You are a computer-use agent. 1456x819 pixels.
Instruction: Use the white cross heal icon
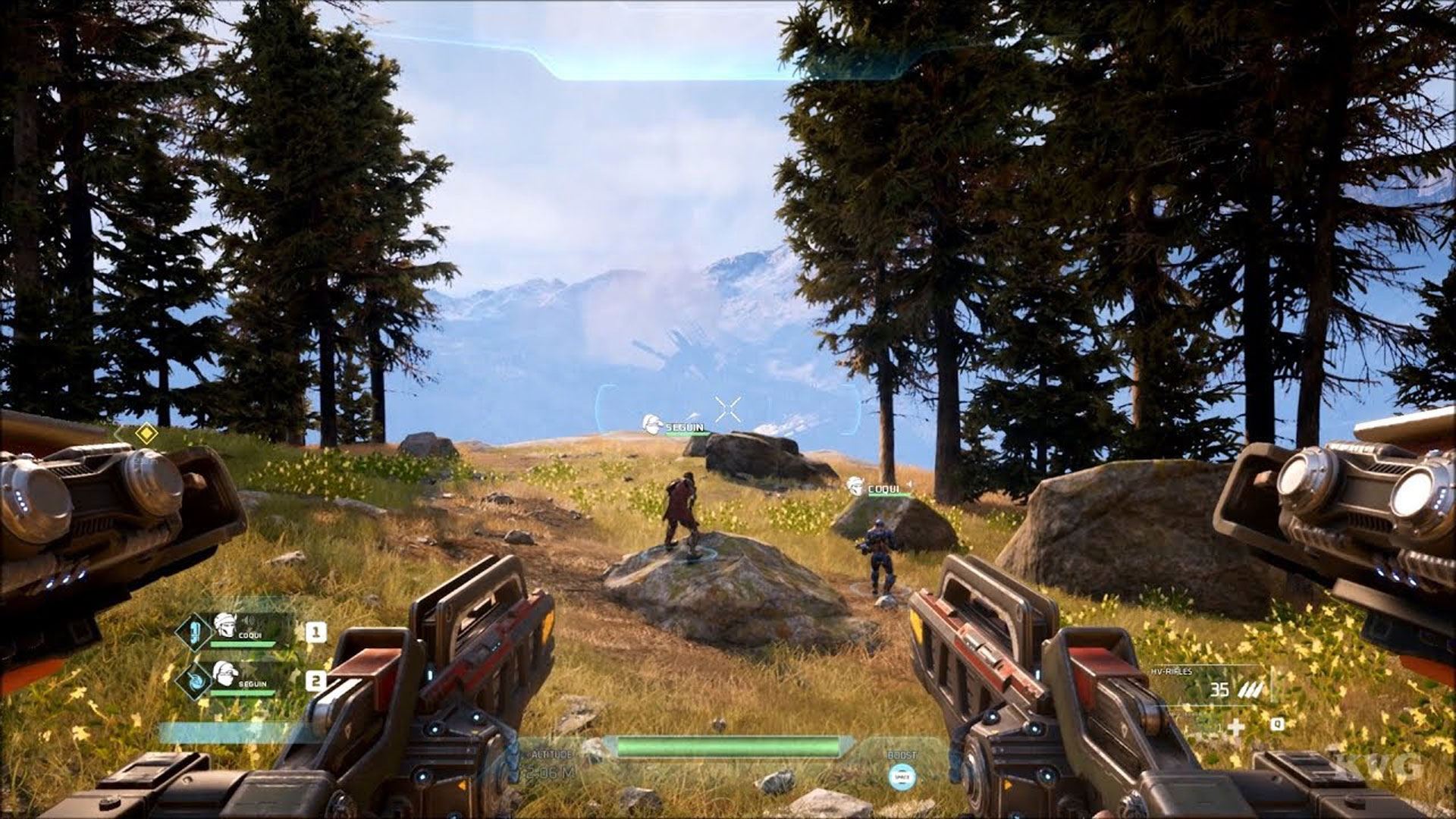pyautogui.click(x=1236, y=728)
